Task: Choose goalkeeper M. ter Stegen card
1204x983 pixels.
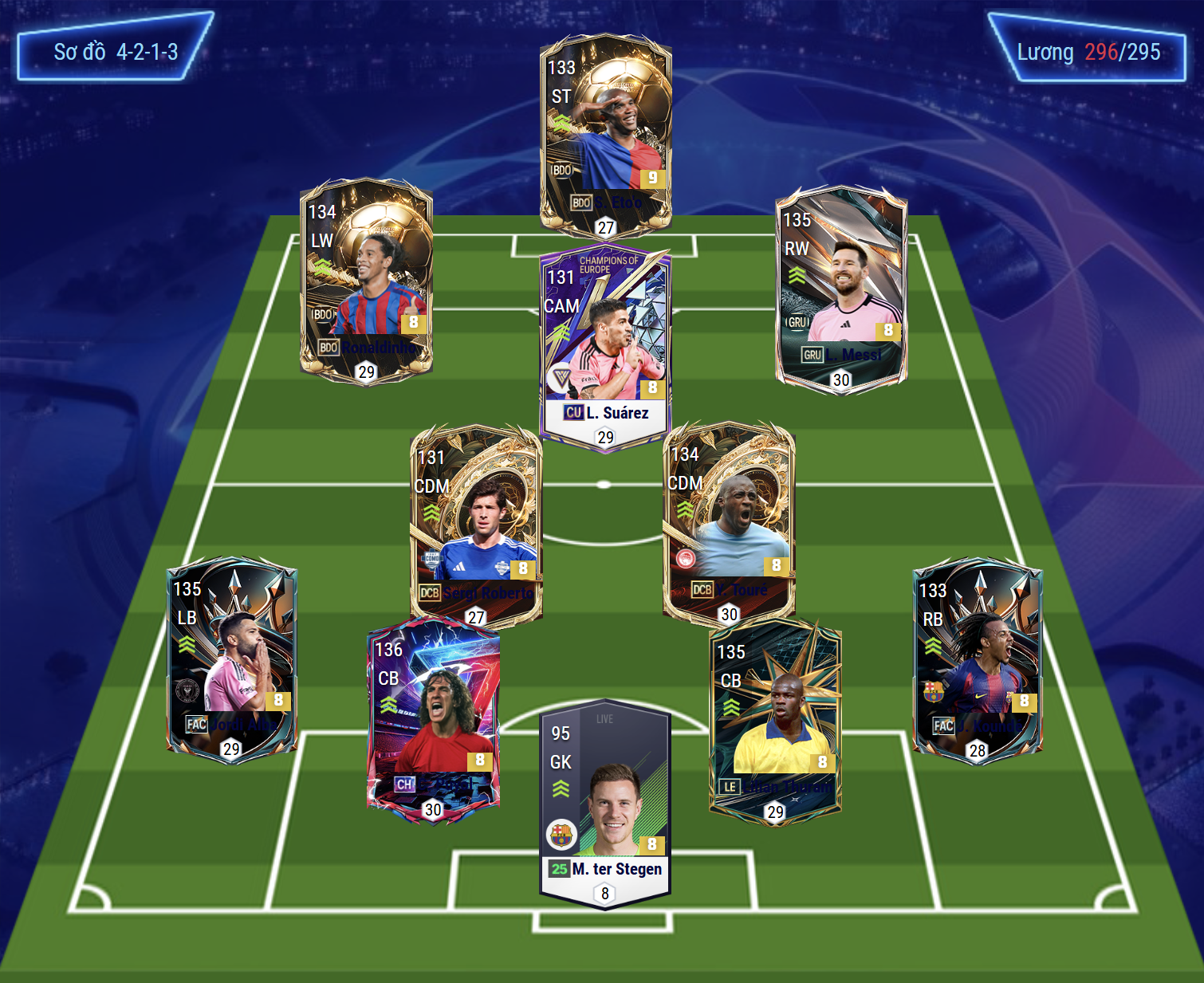Action: tap(605, 801)
